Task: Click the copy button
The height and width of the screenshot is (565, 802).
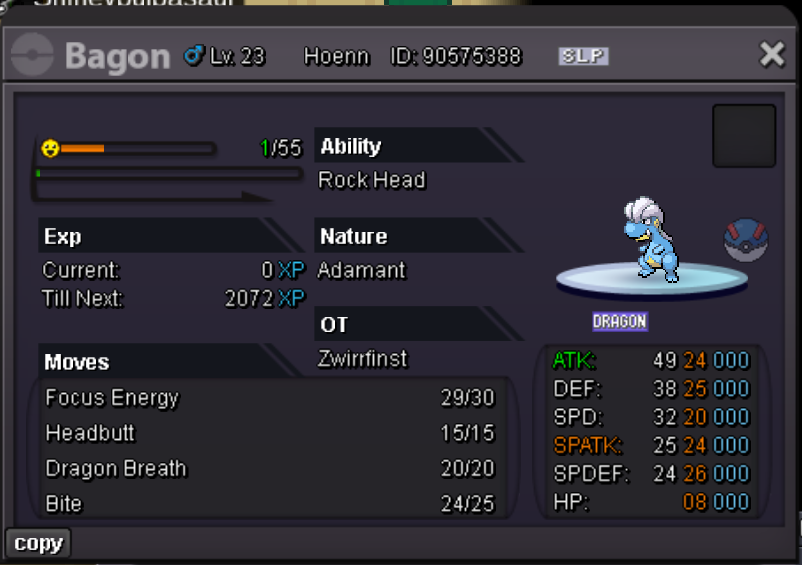Action: [39, 543]
